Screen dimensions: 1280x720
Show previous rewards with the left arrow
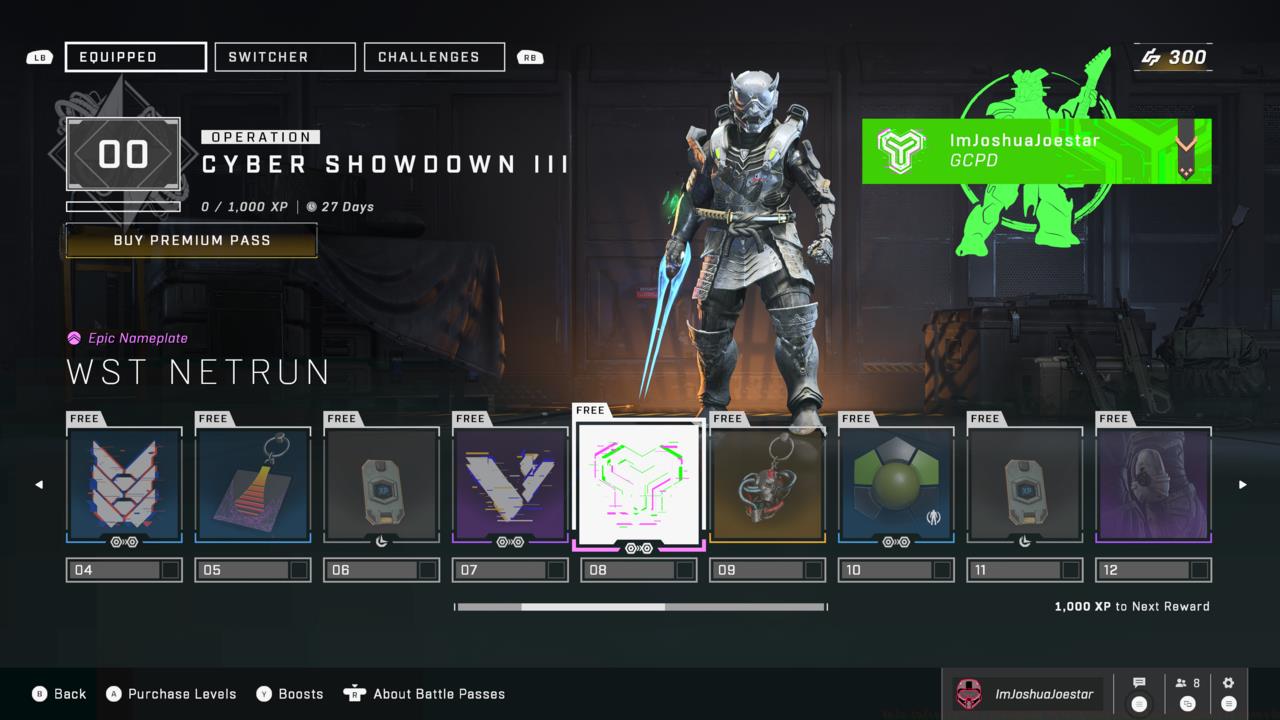(x=39, y=485)
